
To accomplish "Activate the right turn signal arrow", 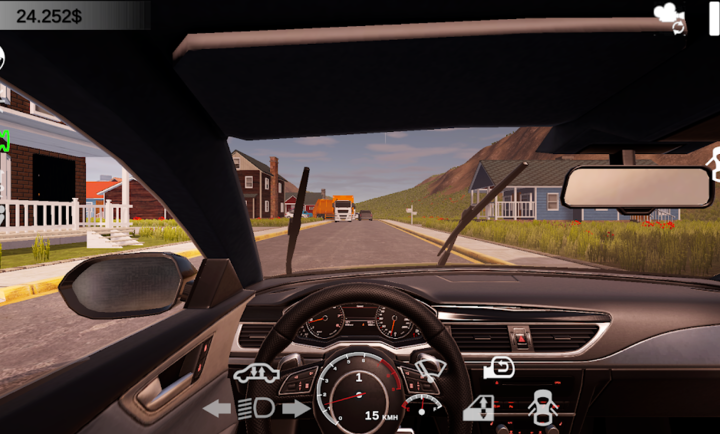I will [x=295, y=408].
